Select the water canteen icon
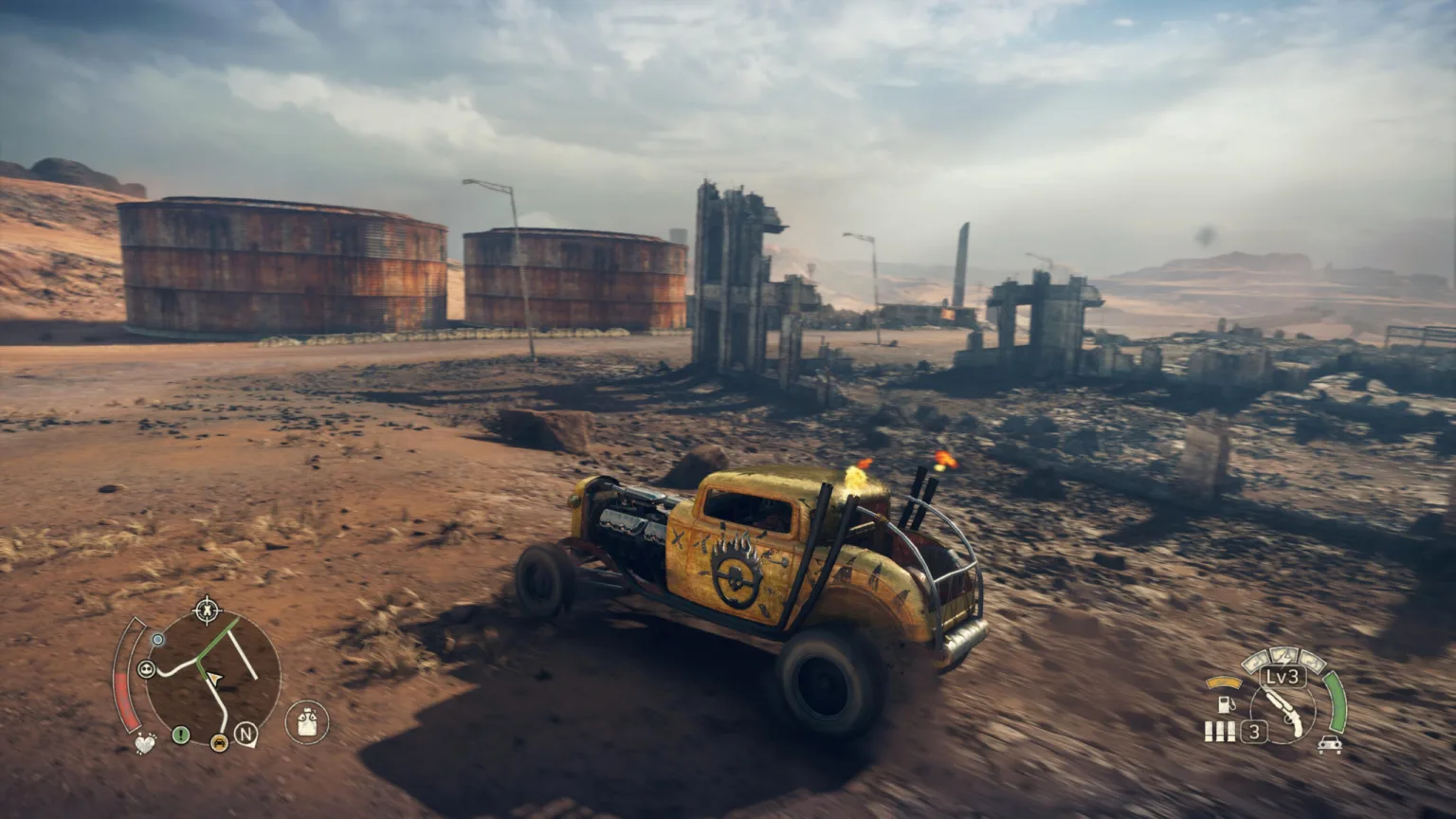The width and height of the screenshot is (1456, 819). coord(306,723)
